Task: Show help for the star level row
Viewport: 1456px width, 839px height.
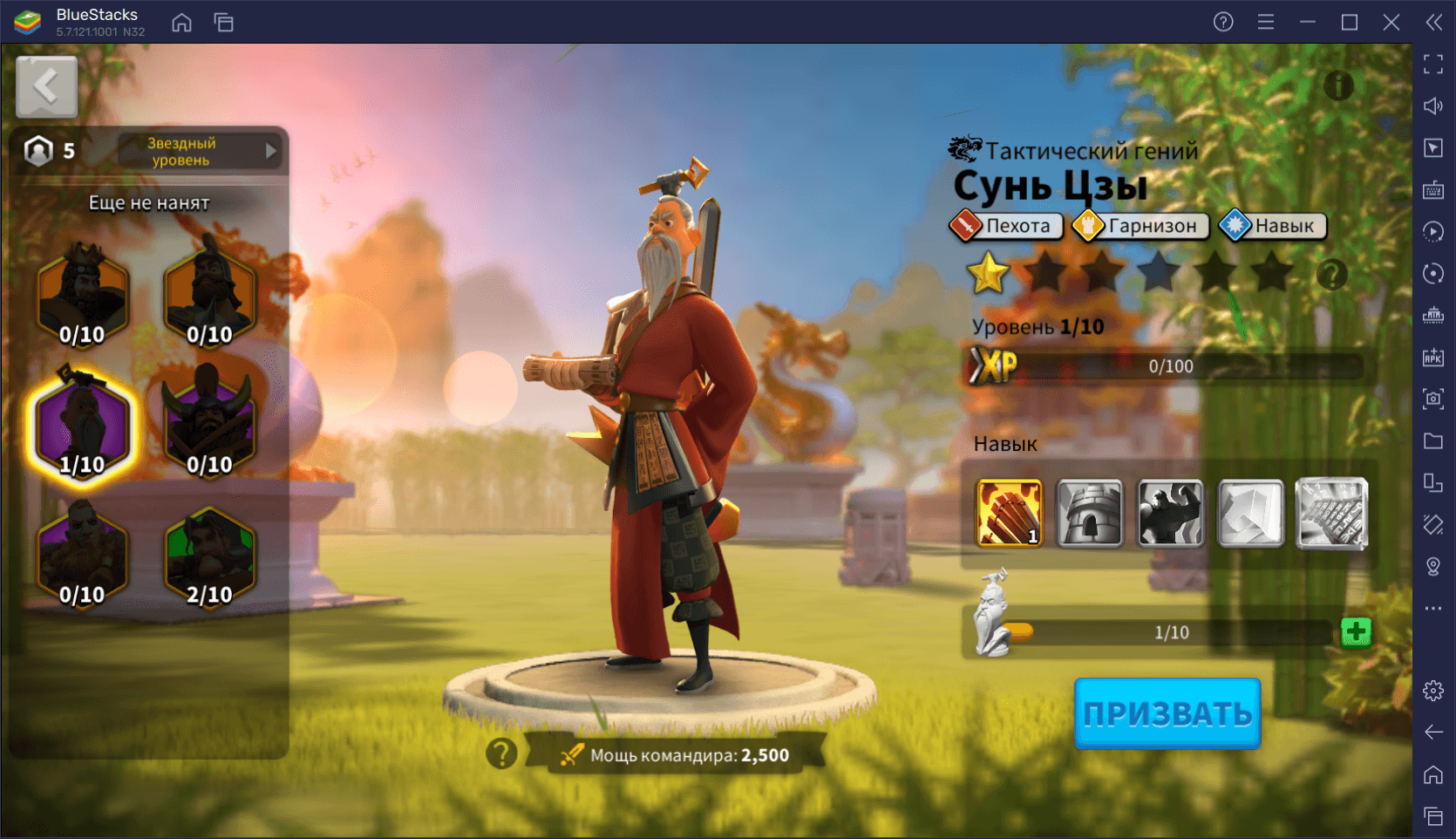Action: 1331,275
